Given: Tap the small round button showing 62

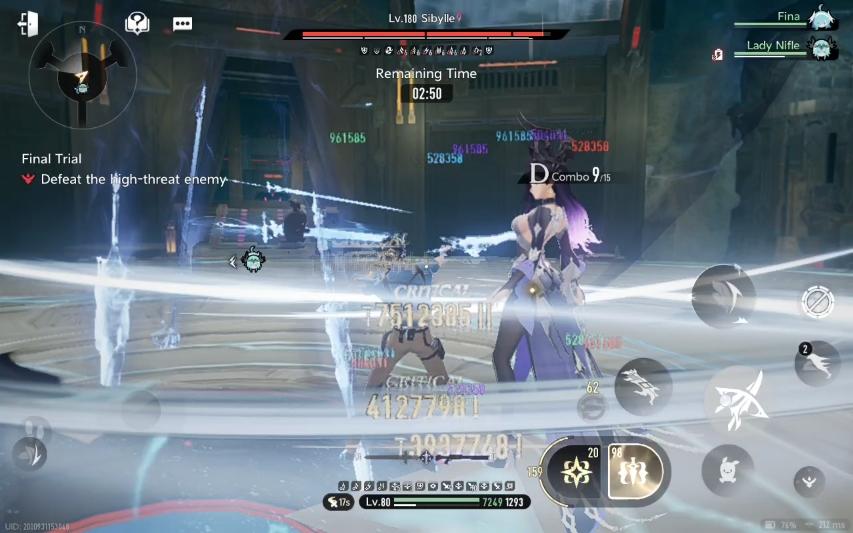Looking at the screenshot, I should click(591, 406).
